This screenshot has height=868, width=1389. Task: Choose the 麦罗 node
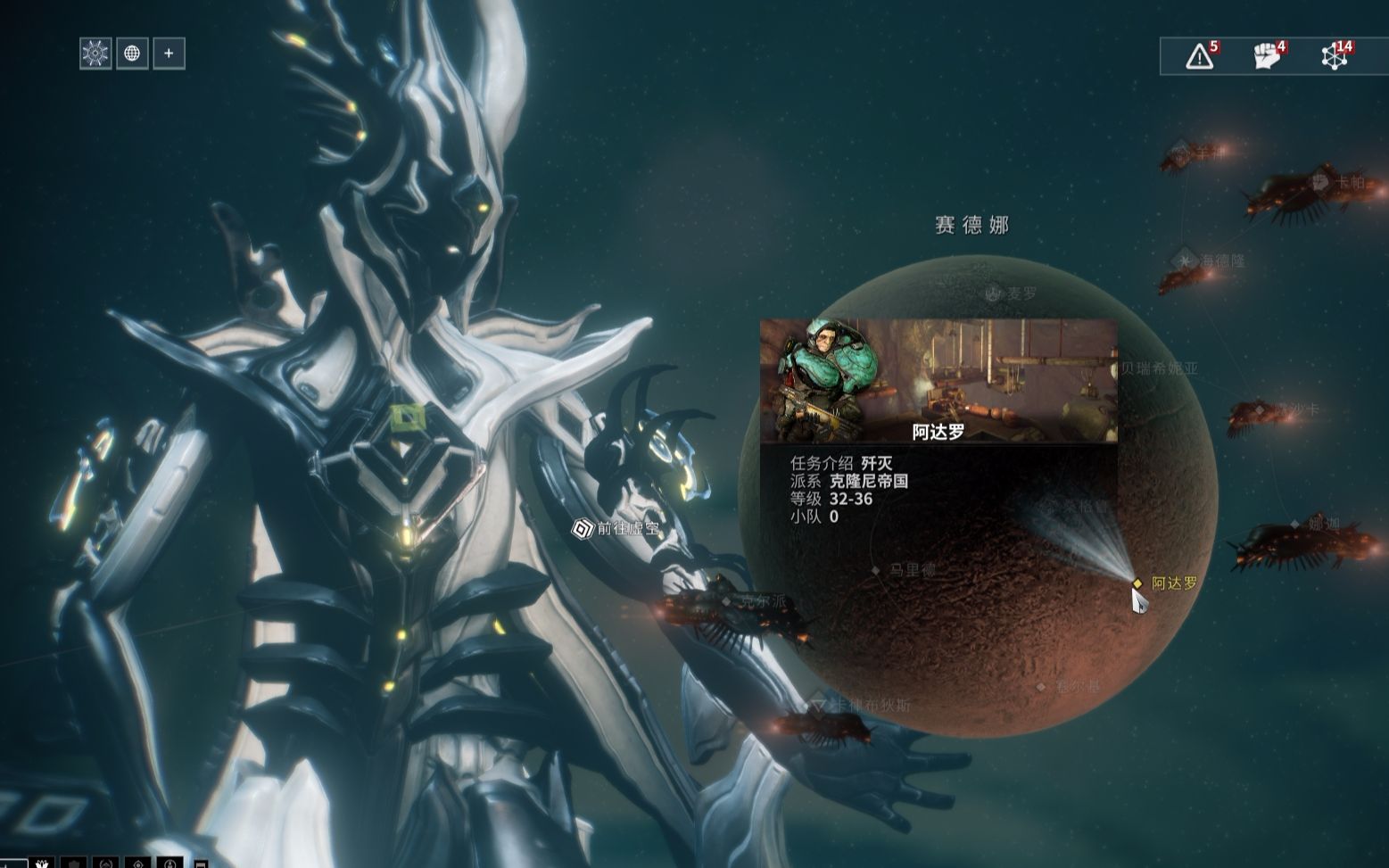click(x=994, y=293)
